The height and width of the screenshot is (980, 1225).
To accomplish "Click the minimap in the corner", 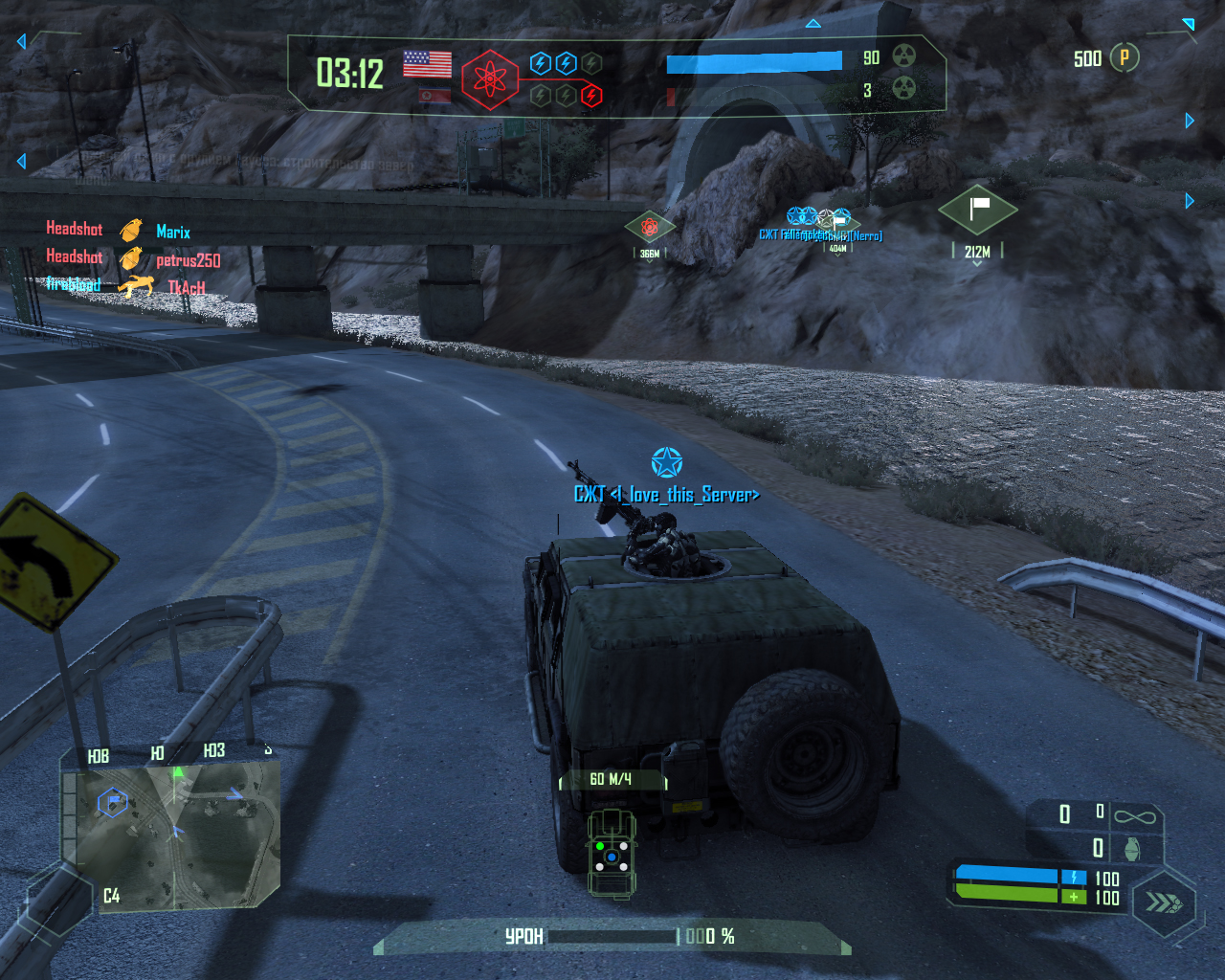I will pyautogui.click(x=172, y=835).
